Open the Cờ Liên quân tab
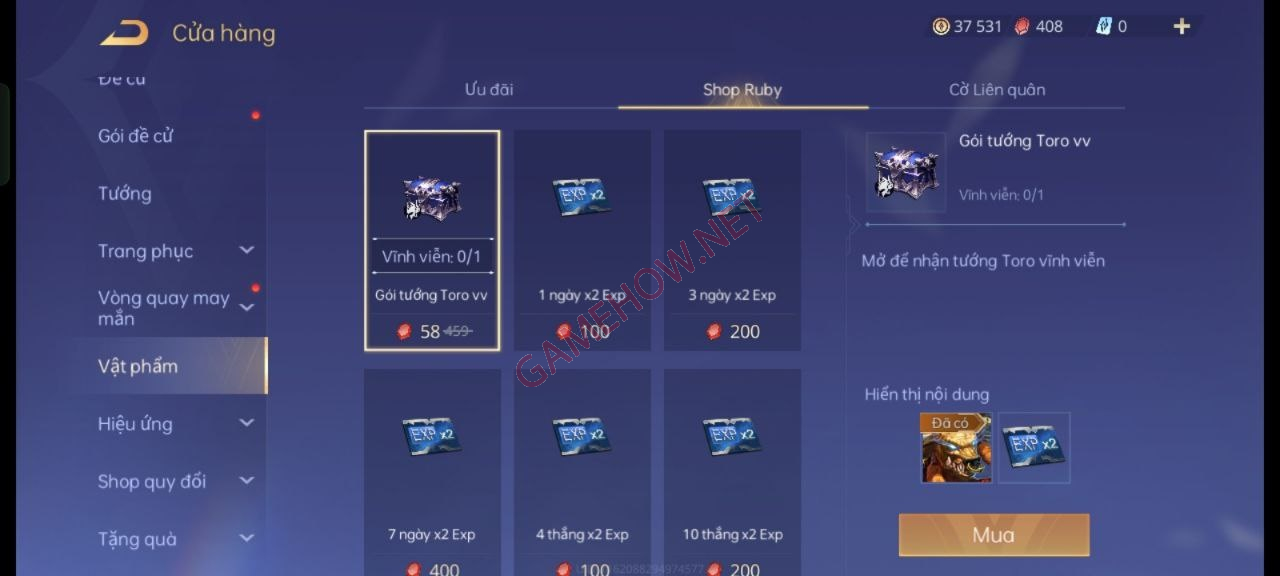Image resolution: width=1280 pixels, height=576 pixels. coord(997,90)
